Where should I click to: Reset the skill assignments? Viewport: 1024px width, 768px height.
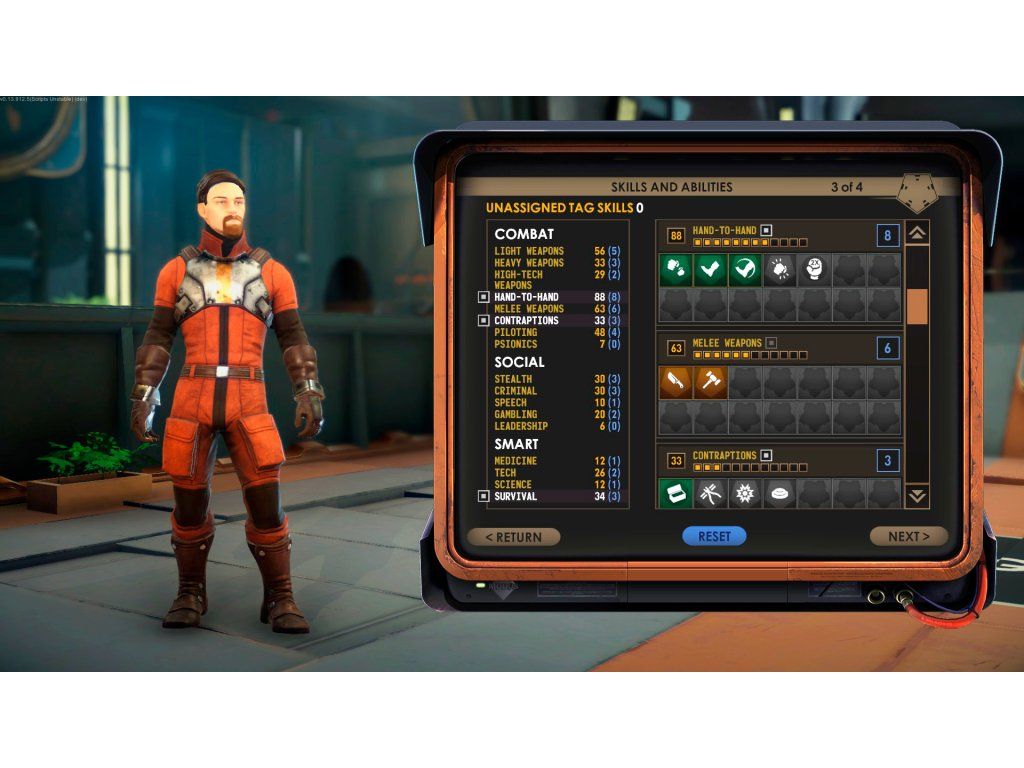[x=714, y=536]
